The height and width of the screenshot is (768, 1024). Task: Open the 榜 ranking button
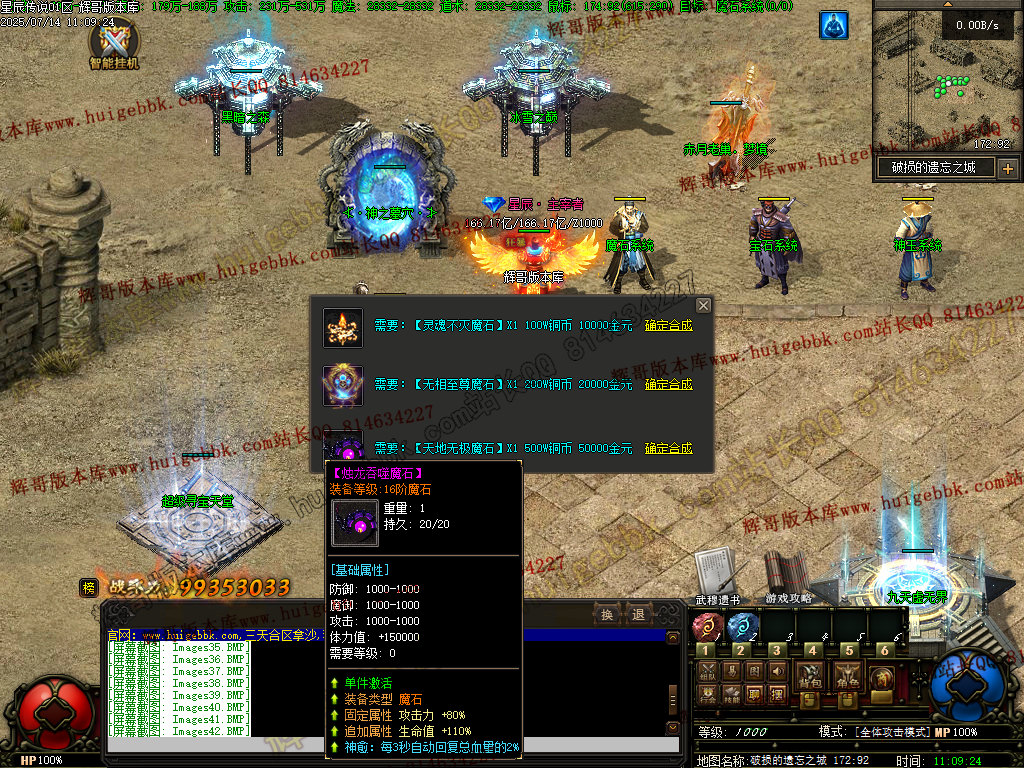tap(89, 588)
